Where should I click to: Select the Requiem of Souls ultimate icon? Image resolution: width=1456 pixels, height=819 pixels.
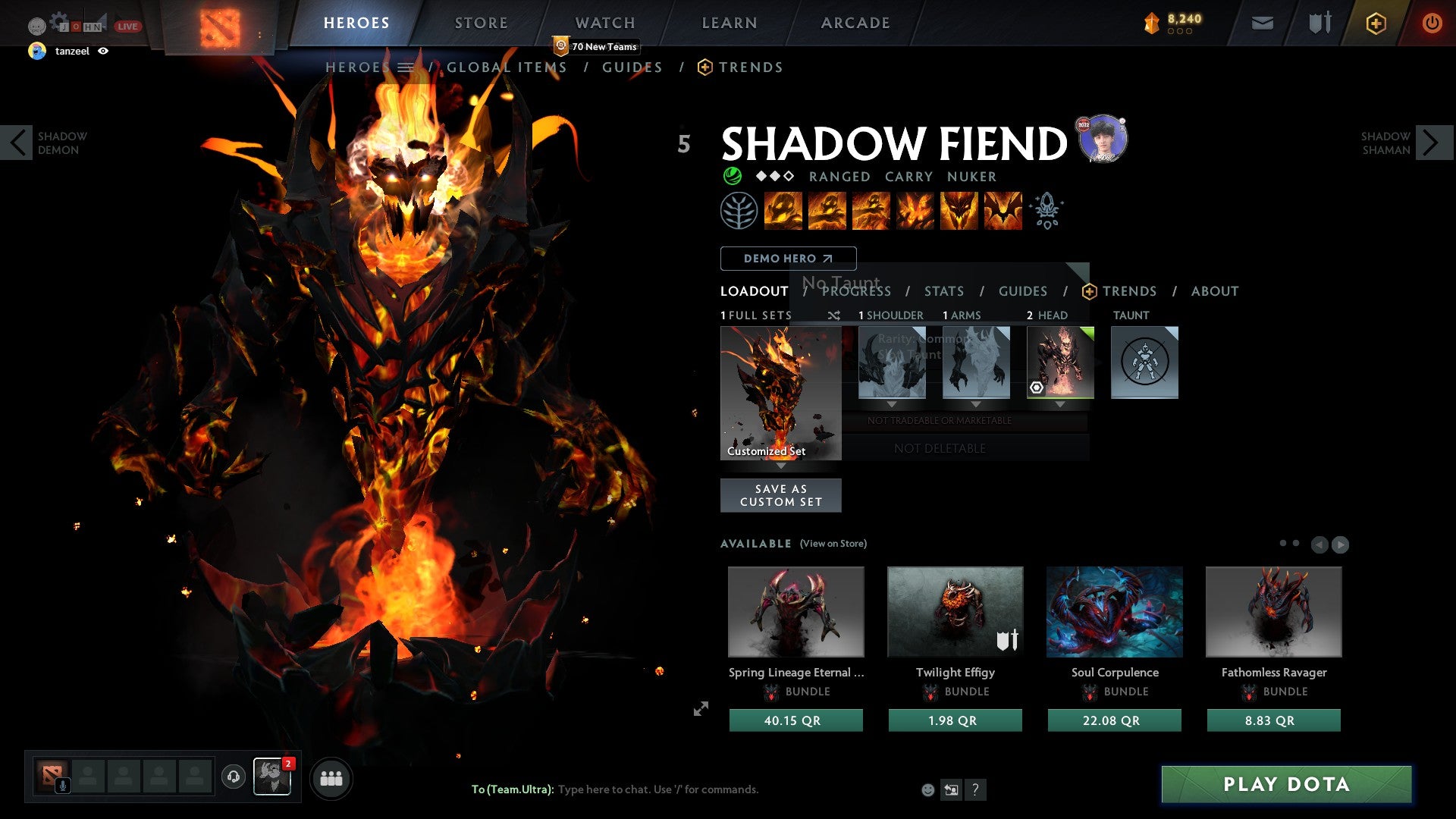pyautogui.click(x=1003, y=211)
